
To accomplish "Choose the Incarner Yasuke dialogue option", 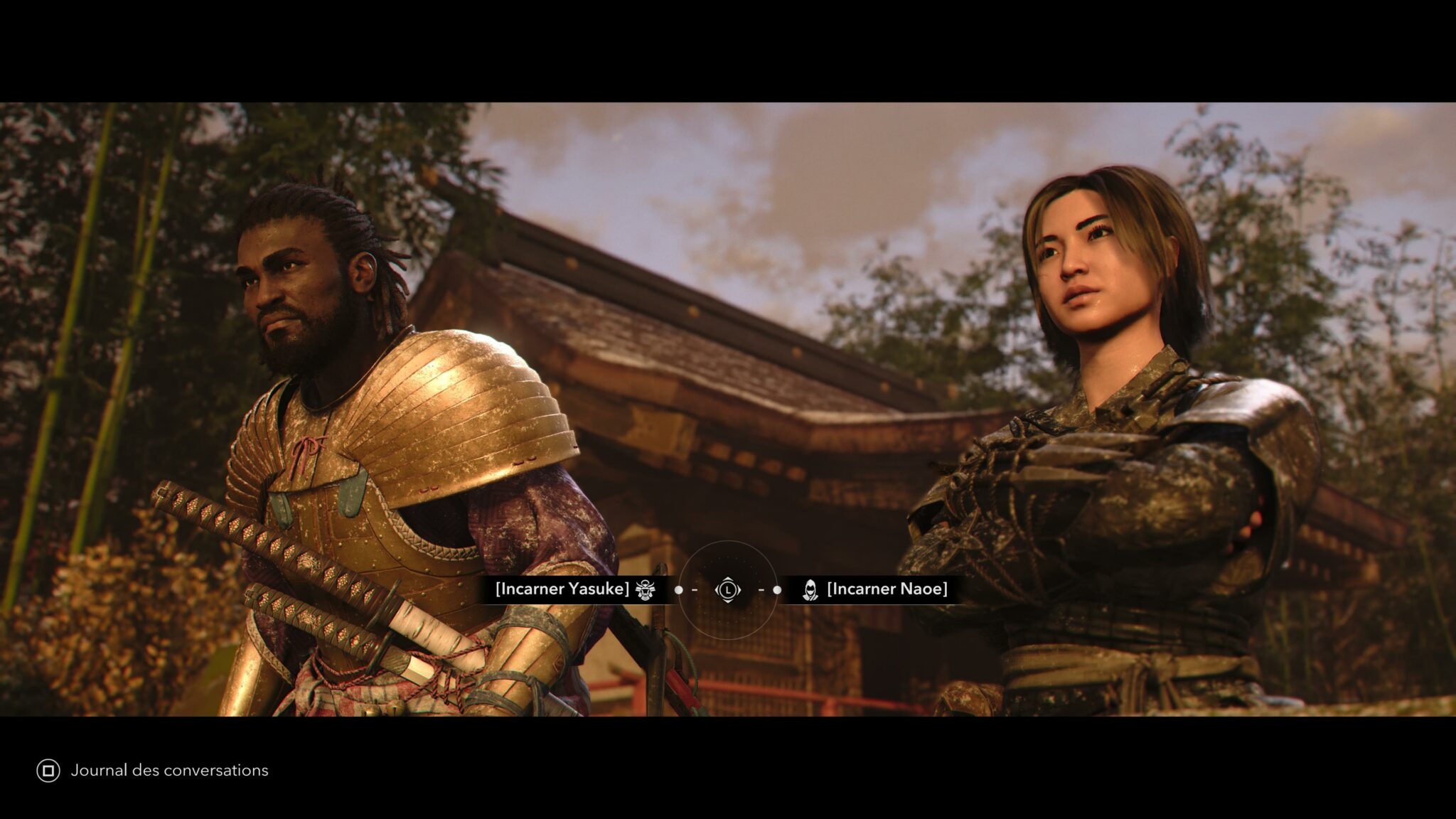I will click(563, 589).
